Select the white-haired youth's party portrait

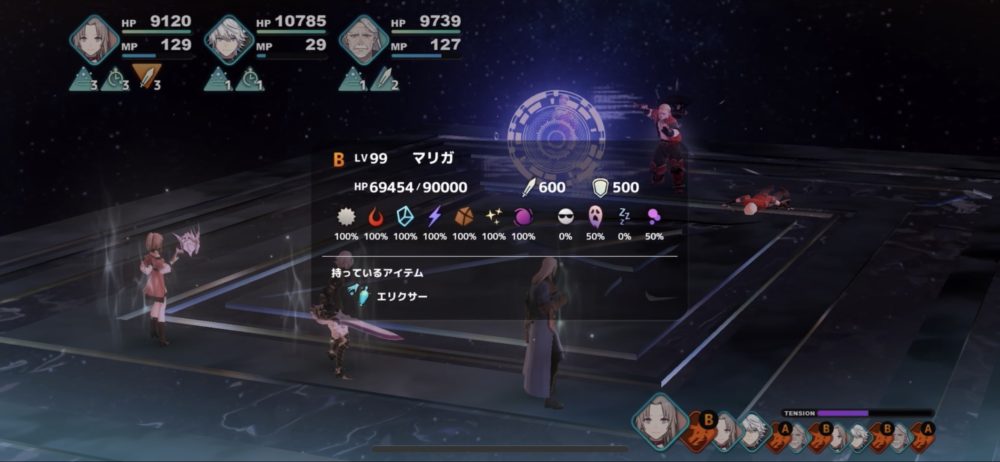click(228, 40)
